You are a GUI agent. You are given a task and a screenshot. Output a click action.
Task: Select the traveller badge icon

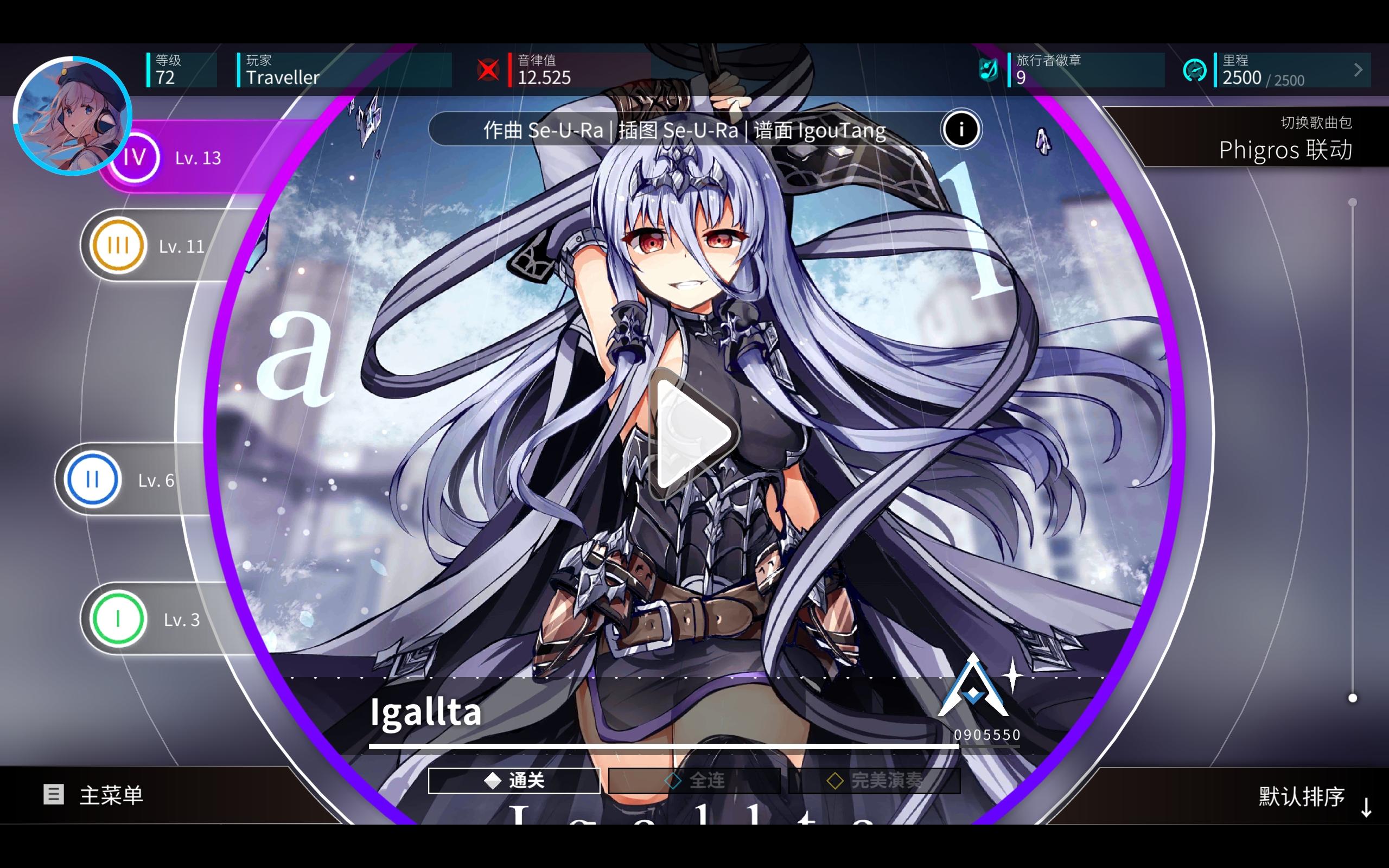tap(989, 69)
